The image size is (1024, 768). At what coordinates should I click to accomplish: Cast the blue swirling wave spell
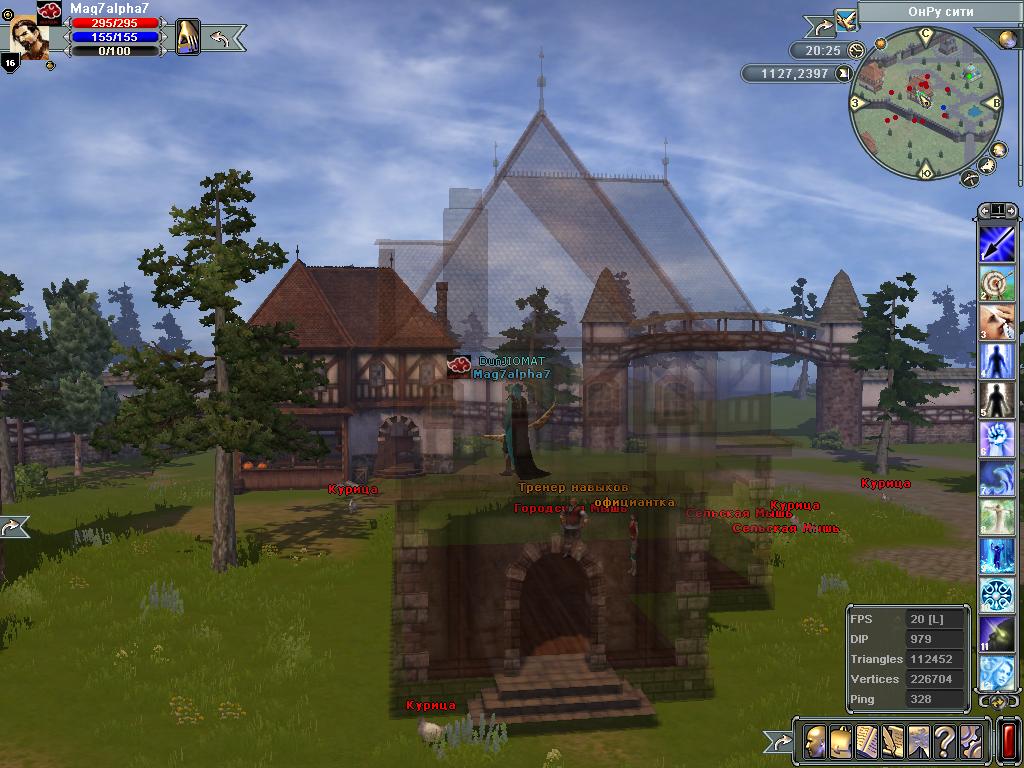point(997,478)
